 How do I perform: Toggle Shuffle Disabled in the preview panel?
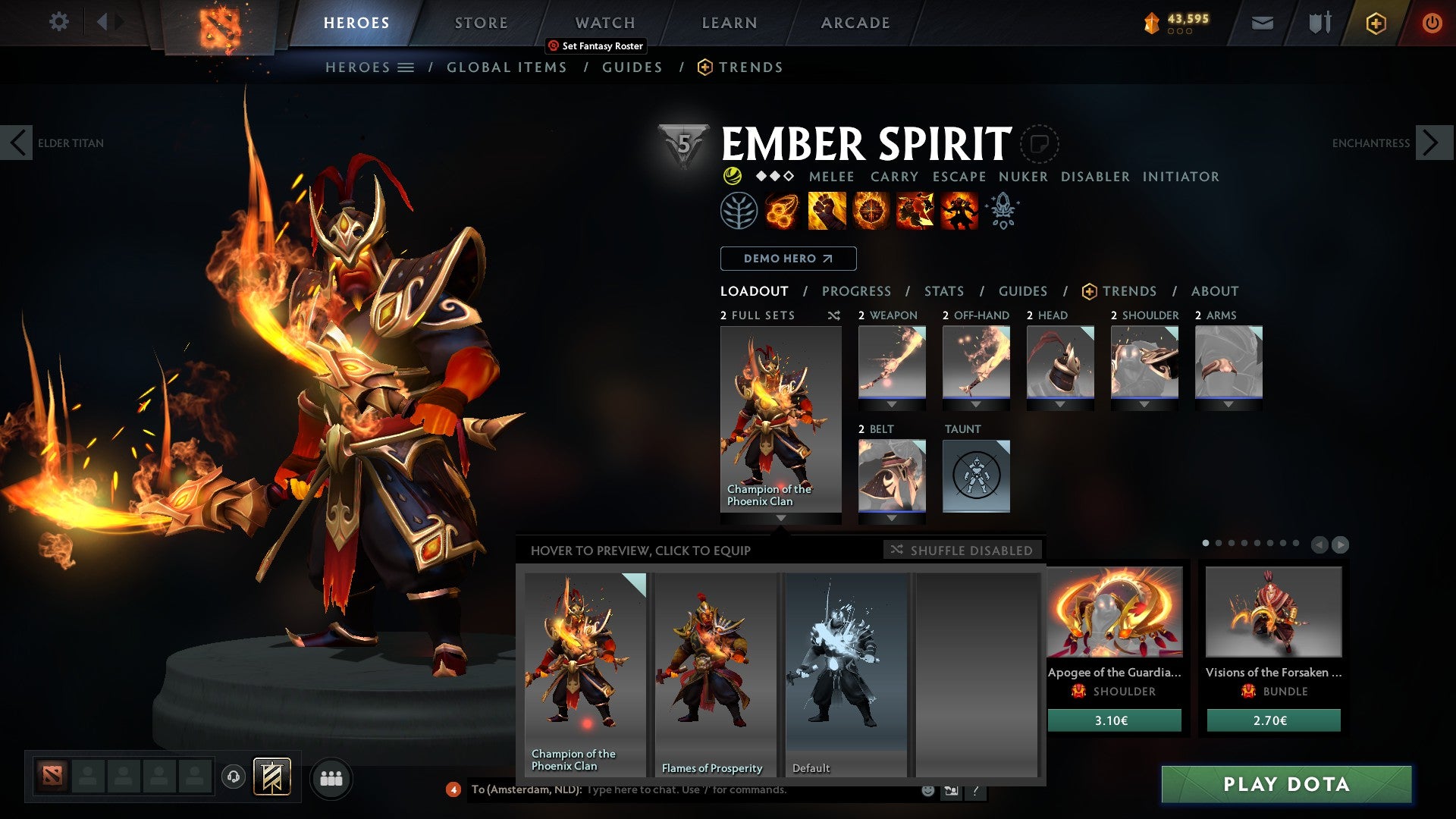tap(962, 551)
